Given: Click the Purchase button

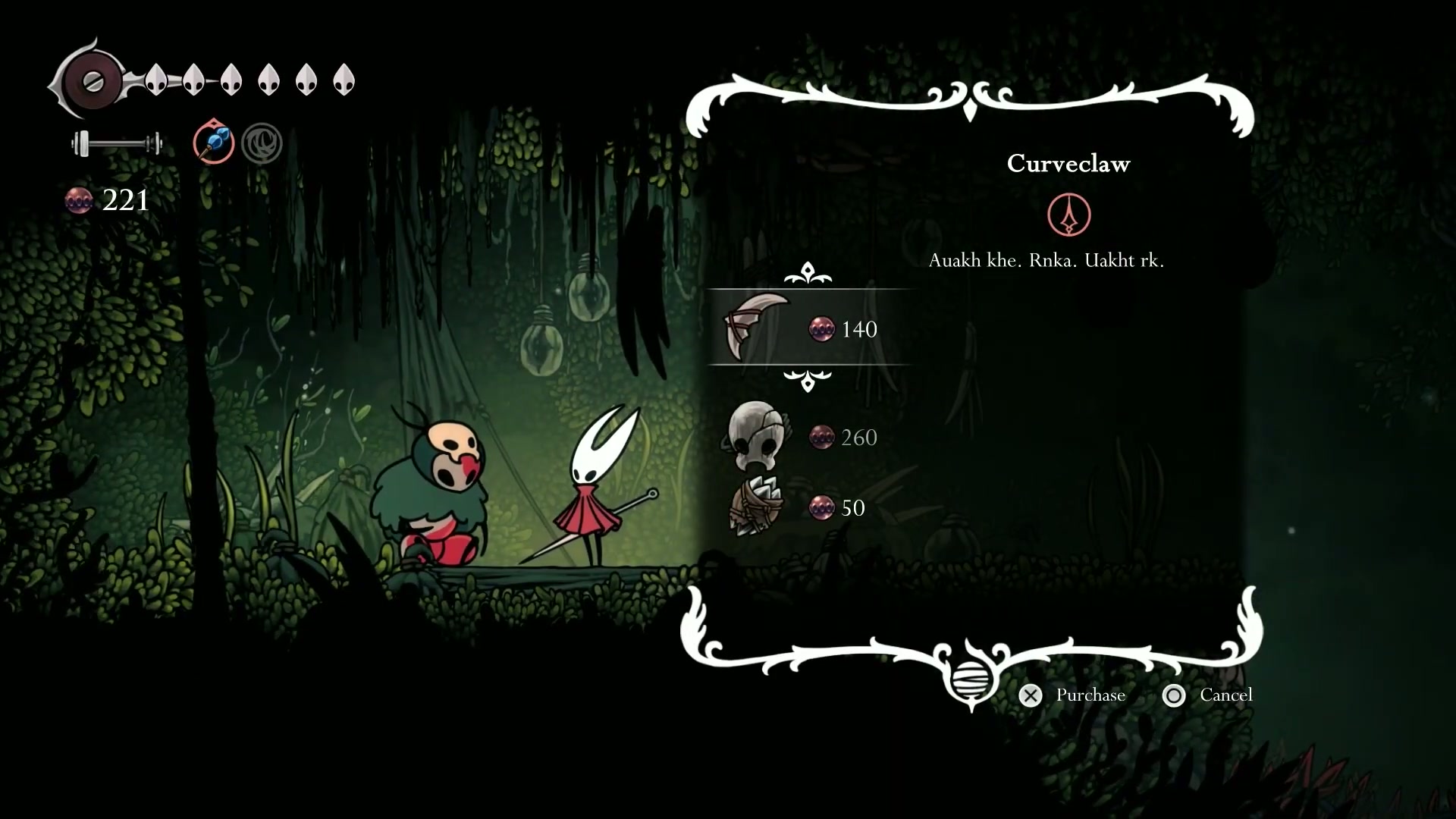Looking at the screenshot, I should [1074, 695].
